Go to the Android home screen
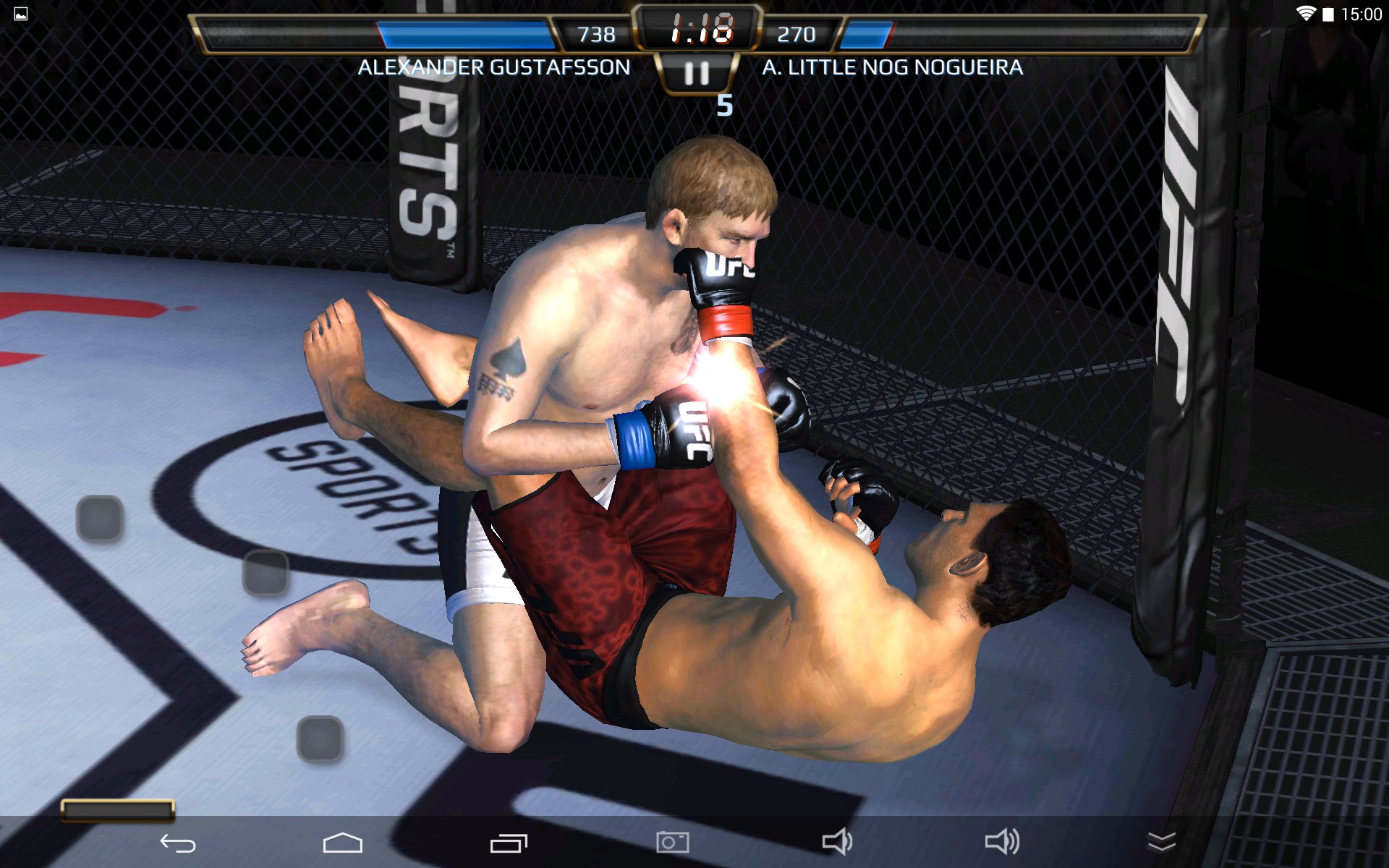Viewport: 1389px width, 868px height. click(342, 843)
